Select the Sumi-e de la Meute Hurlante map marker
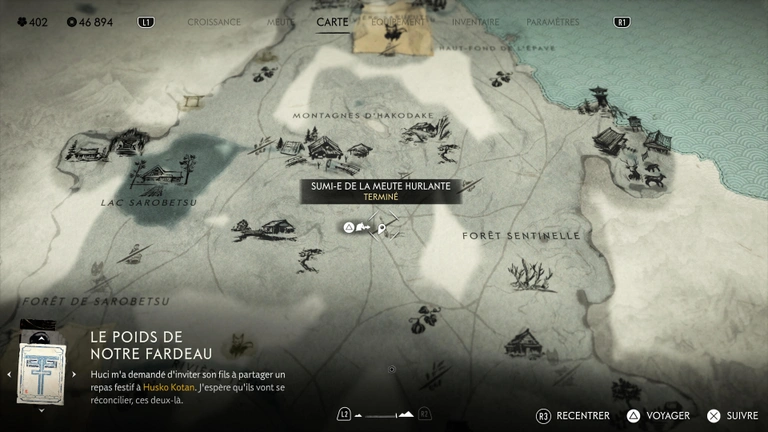Image resolution: width=768 pixels, height=432 pixels. coord(382,228)
